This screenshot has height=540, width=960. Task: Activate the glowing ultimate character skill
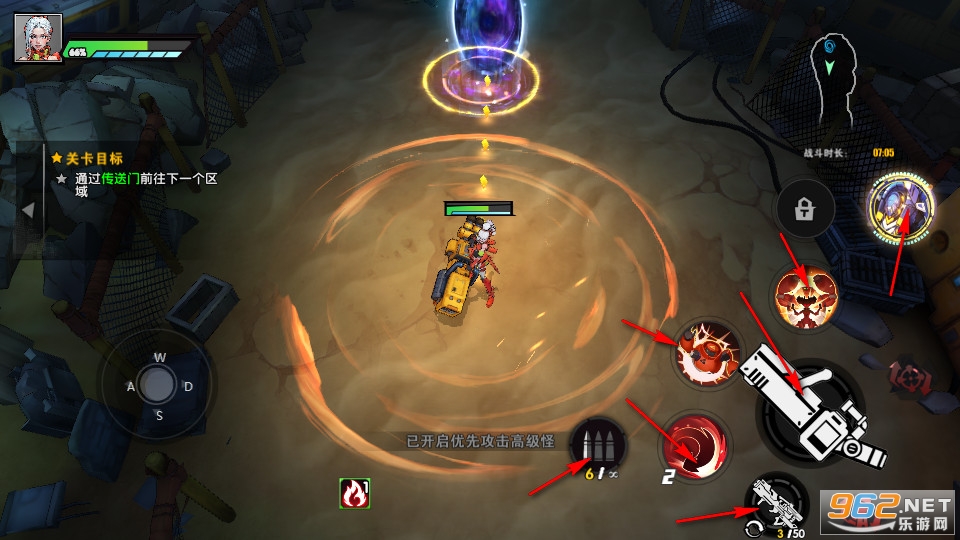click(901, 206)
